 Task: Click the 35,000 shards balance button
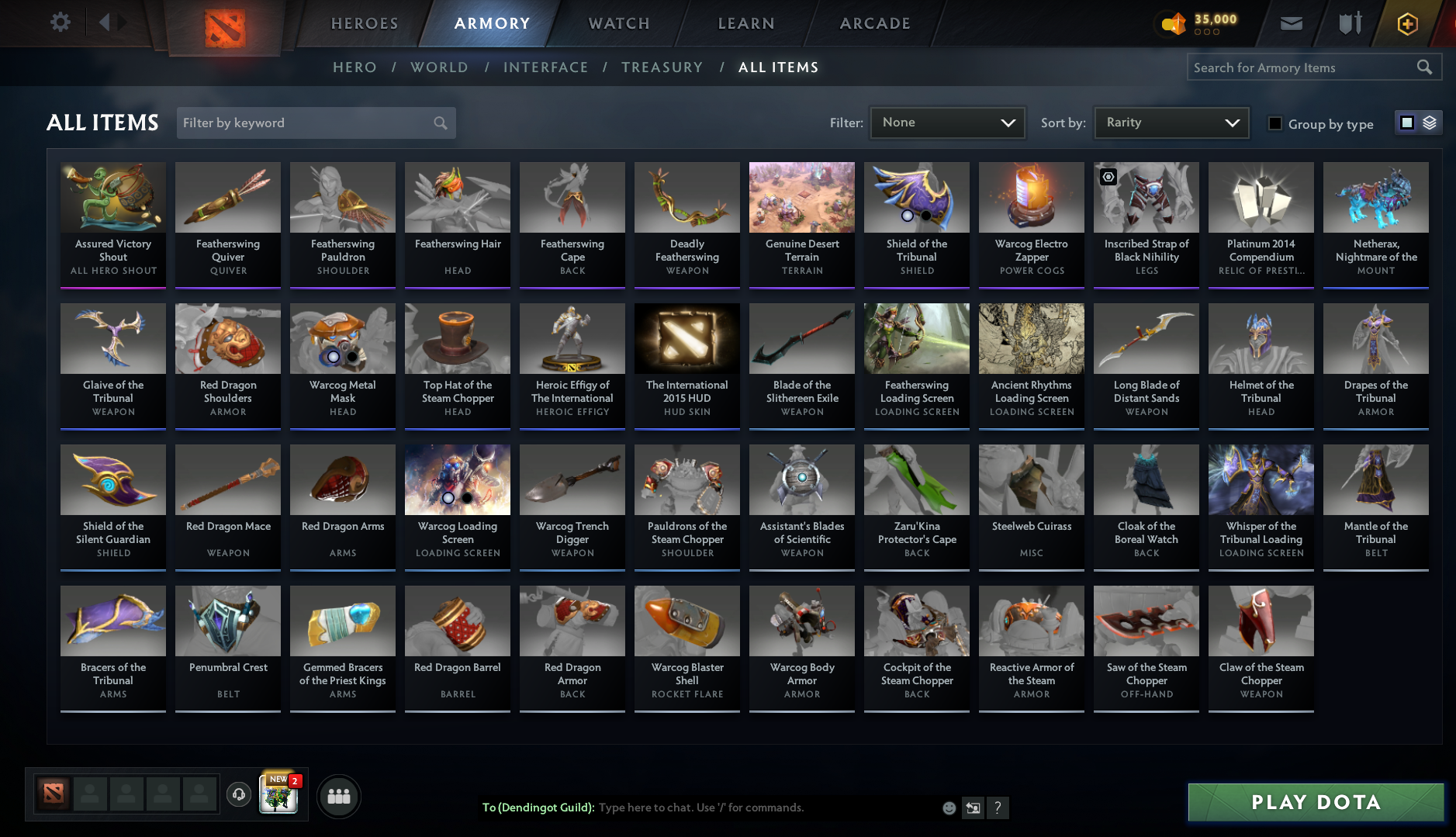pos(1198,22)
